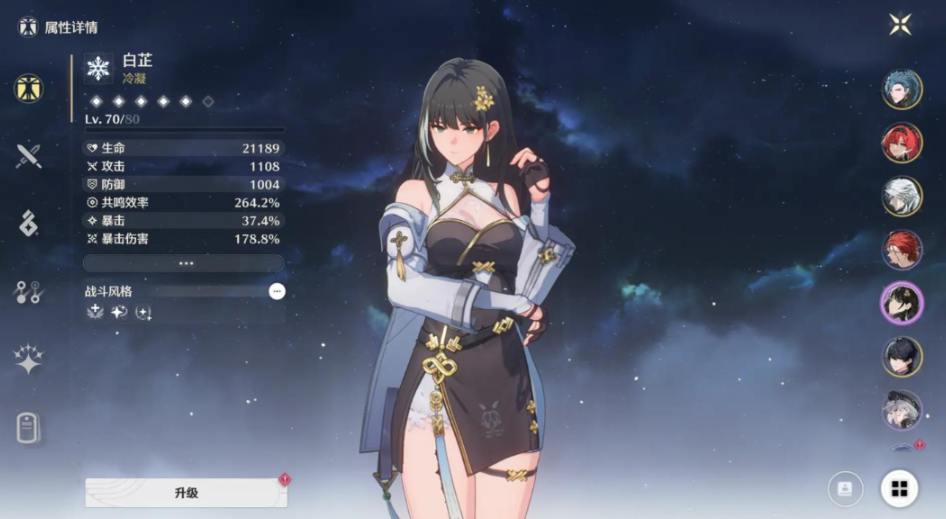Open the weapon tab with crossed swords
Viewport: 946px width, 519px height.
[x=28, y=155]
